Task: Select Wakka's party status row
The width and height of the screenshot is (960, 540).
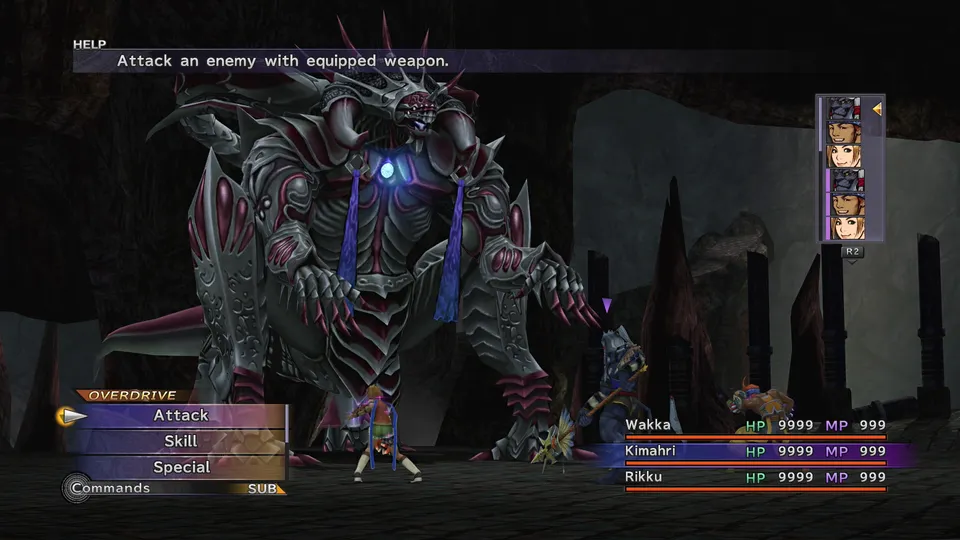Action: click(x=755, y=426)
